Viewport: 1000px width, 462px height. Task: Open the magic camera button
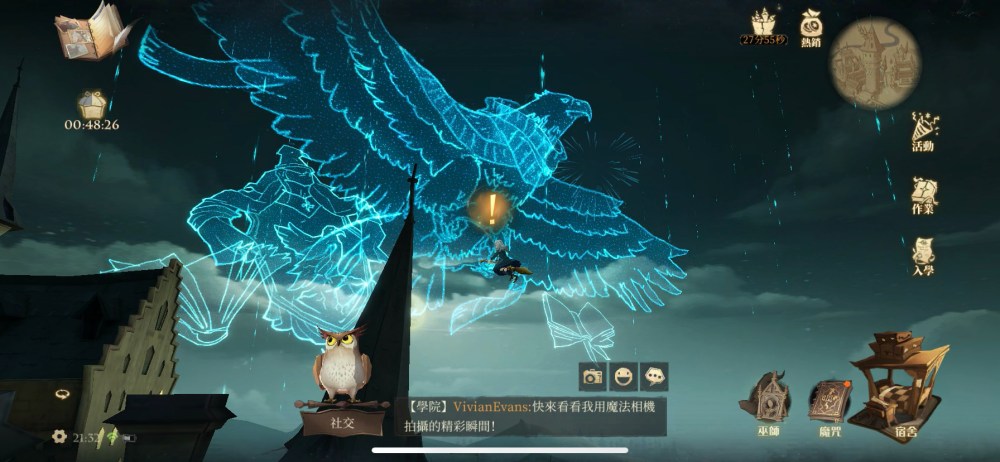(593, 376)
